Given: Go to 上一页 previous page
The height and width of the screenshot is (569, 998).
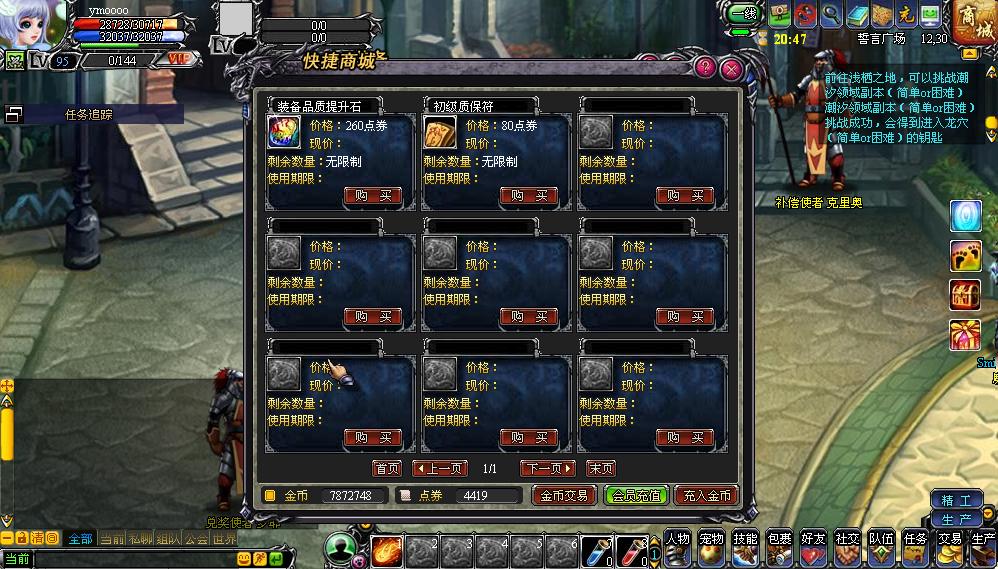Looking at the screenshot, I should pyautogui.click(x=439, y=468).
